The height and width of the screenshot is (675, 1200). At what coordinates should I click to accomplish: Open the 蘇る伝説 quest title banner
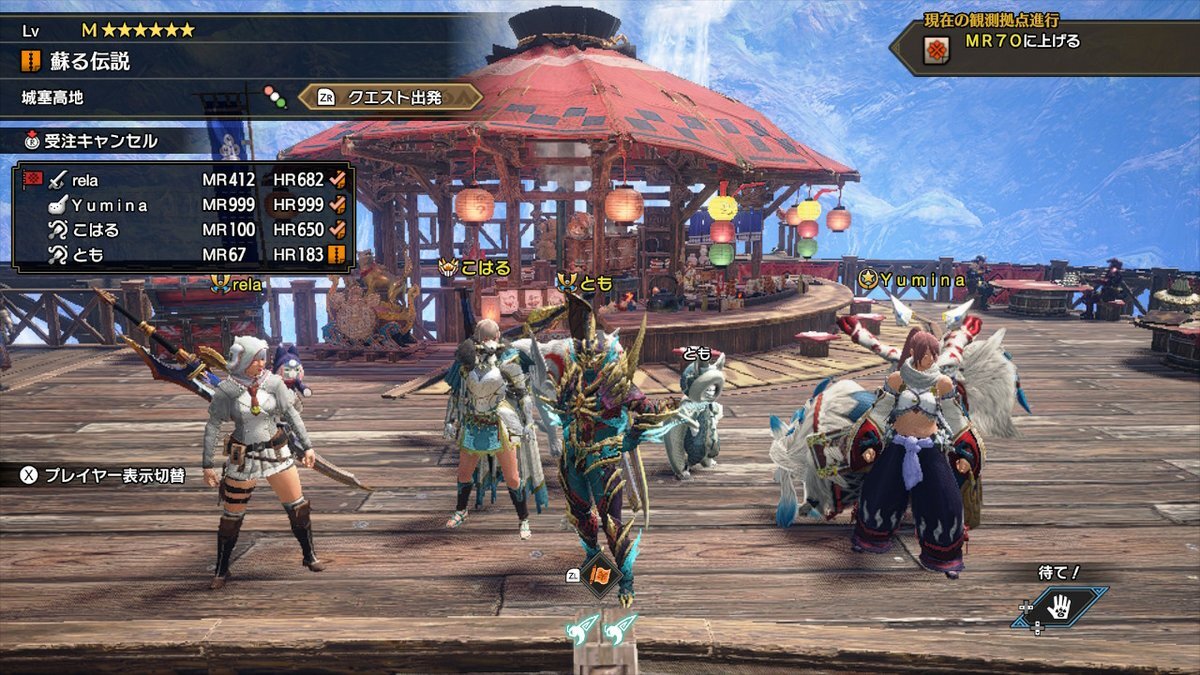[90, 61]
